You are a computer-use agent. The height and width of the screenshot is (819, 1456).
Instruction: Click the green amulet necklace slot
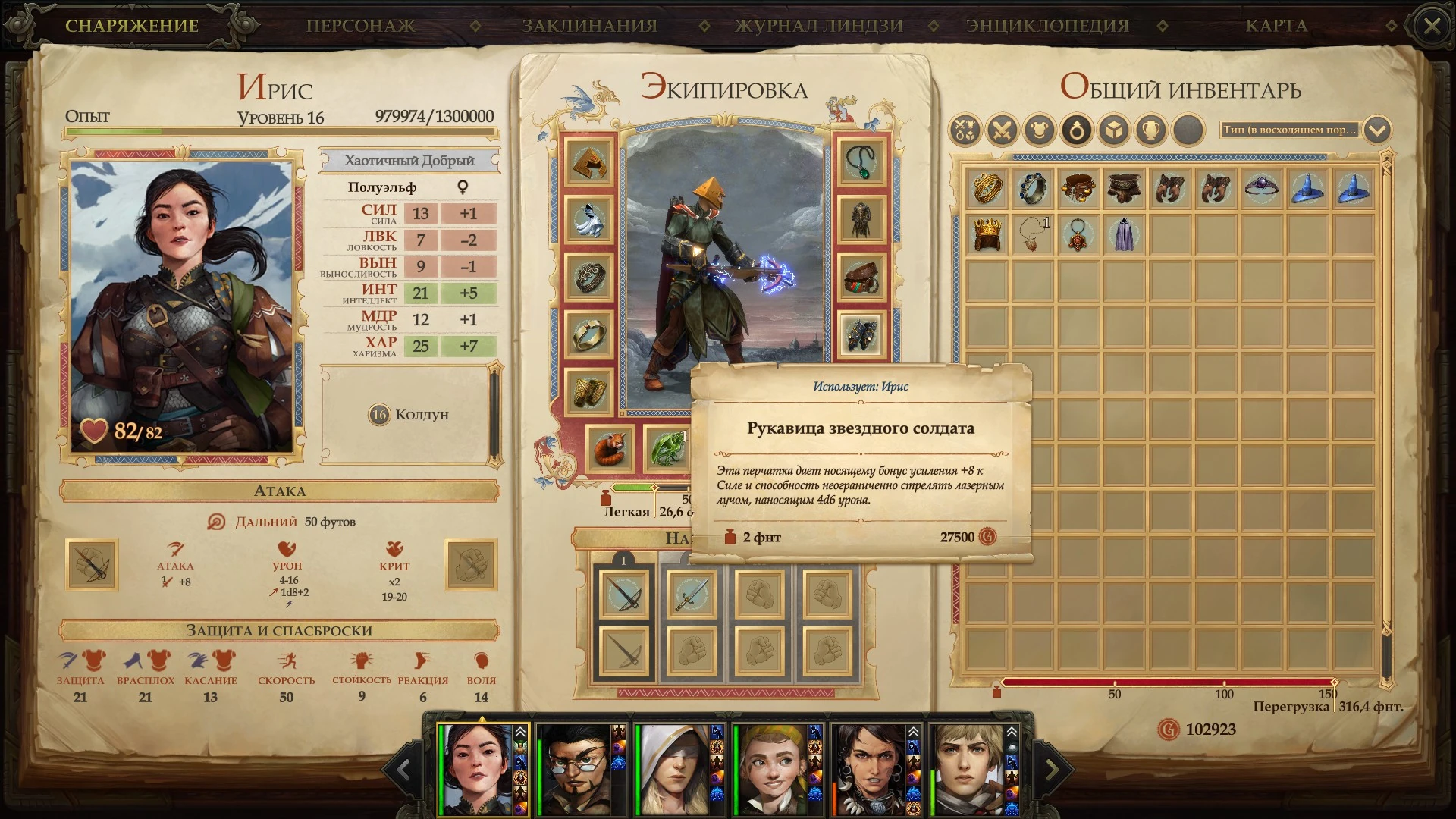tap(861, 161)
